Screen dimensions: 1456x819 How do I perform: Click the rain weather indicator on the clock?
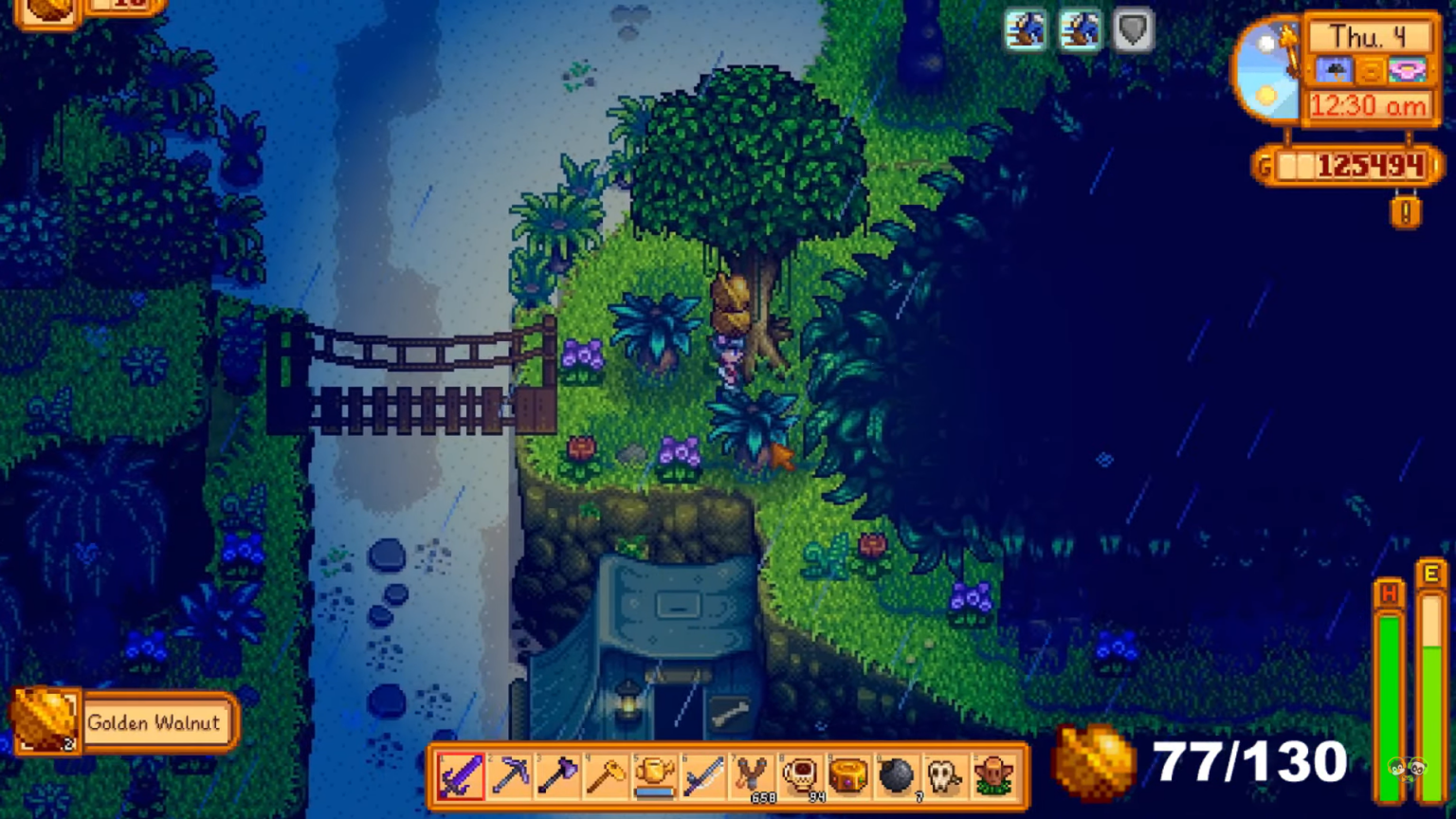point(1336,70)
